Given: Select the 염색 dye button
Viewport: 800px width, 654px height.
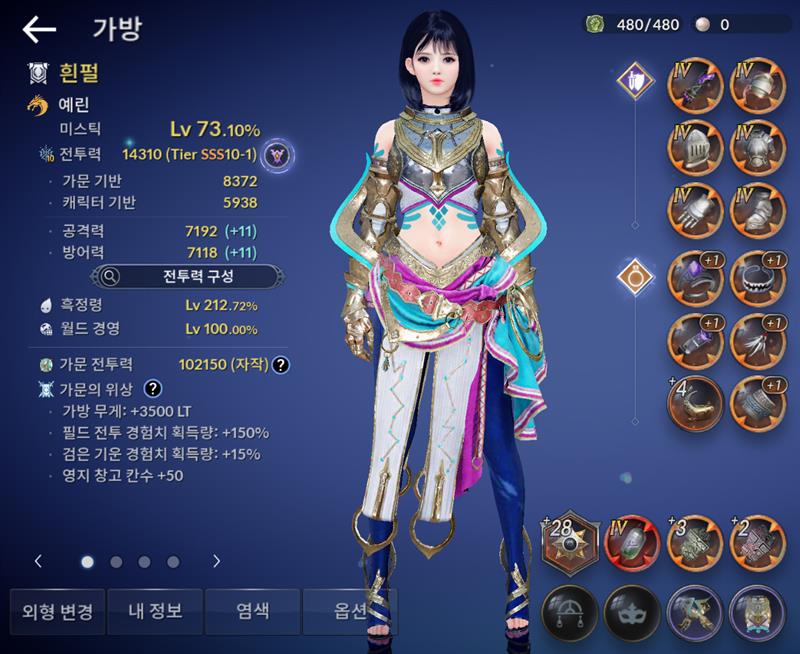Looking at the screenshot, I should point(252,612).
